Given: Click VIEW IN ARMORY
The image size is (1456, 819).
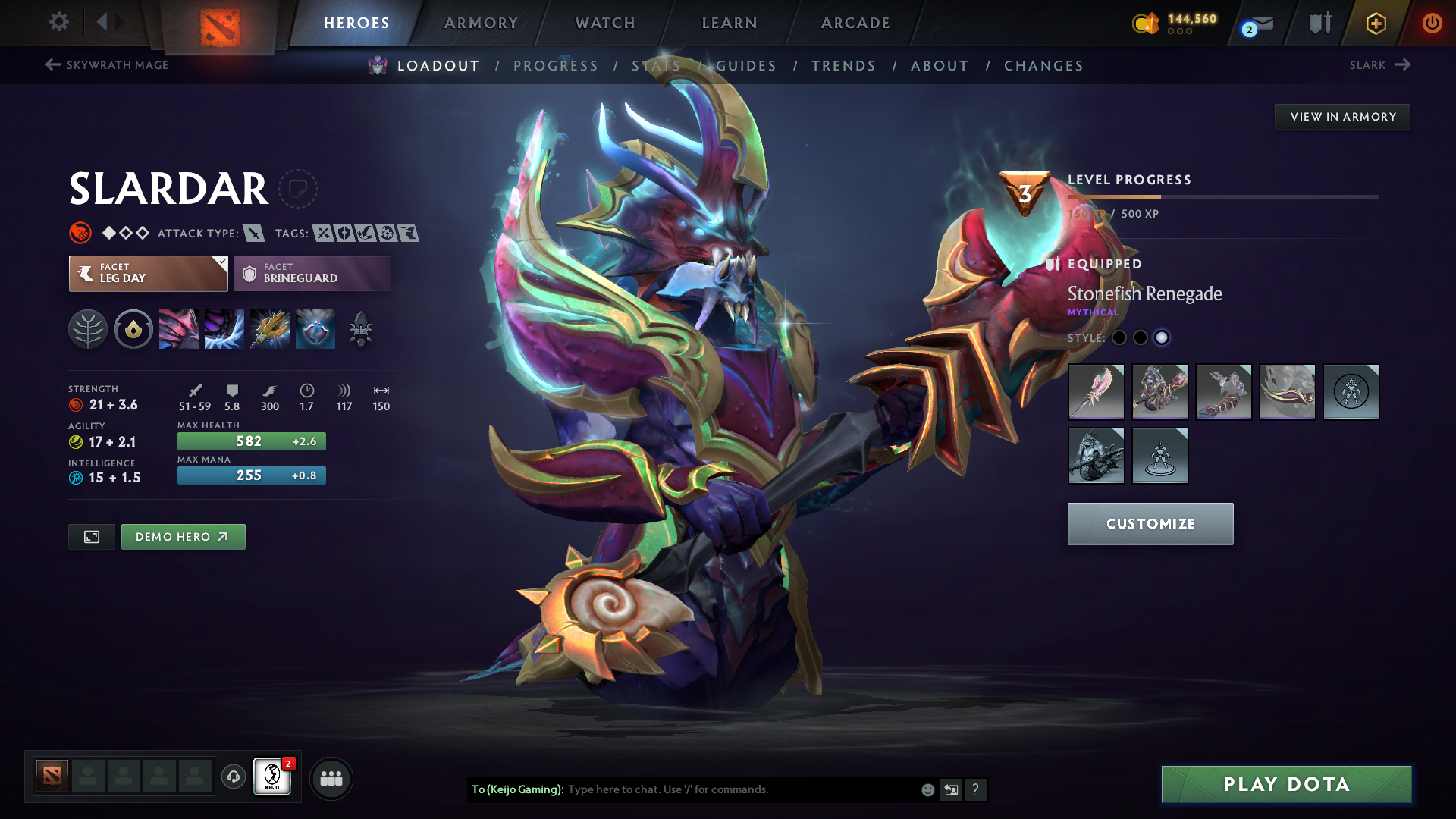Looking at the screenshot, I should coord(1342,116).
